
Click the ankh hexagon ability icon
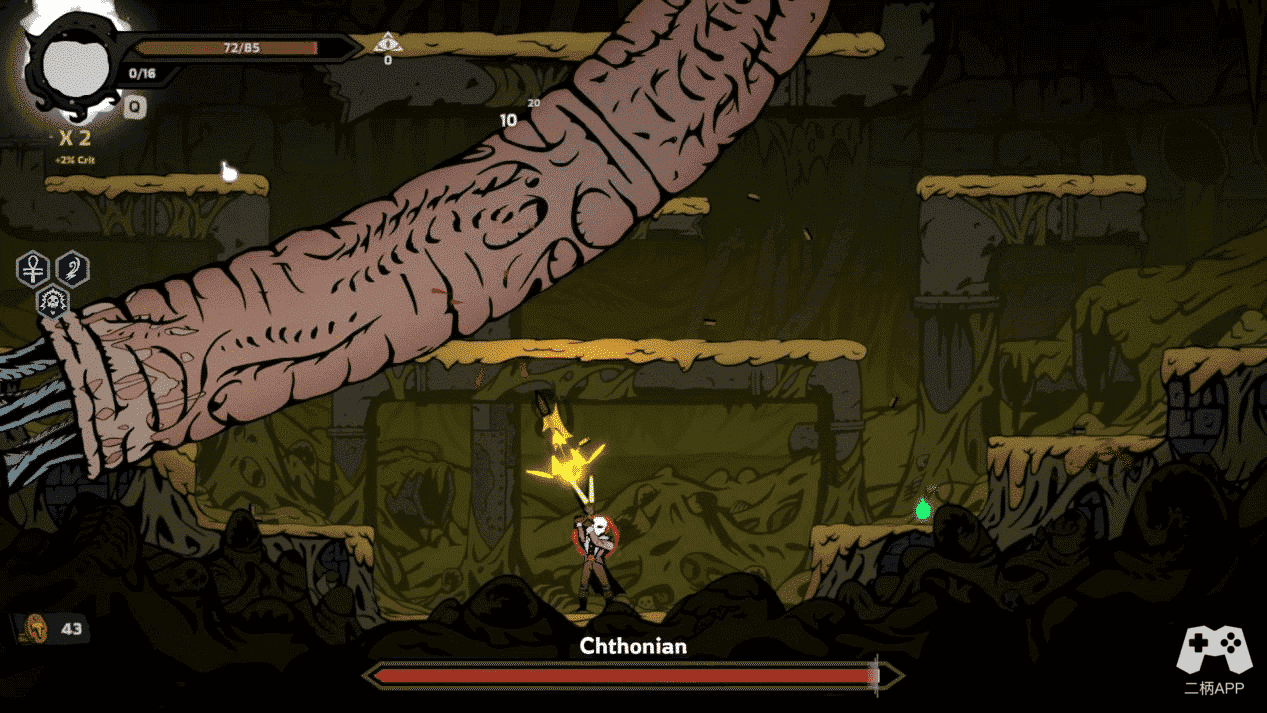pyautogui.click(x=33, y=270)
